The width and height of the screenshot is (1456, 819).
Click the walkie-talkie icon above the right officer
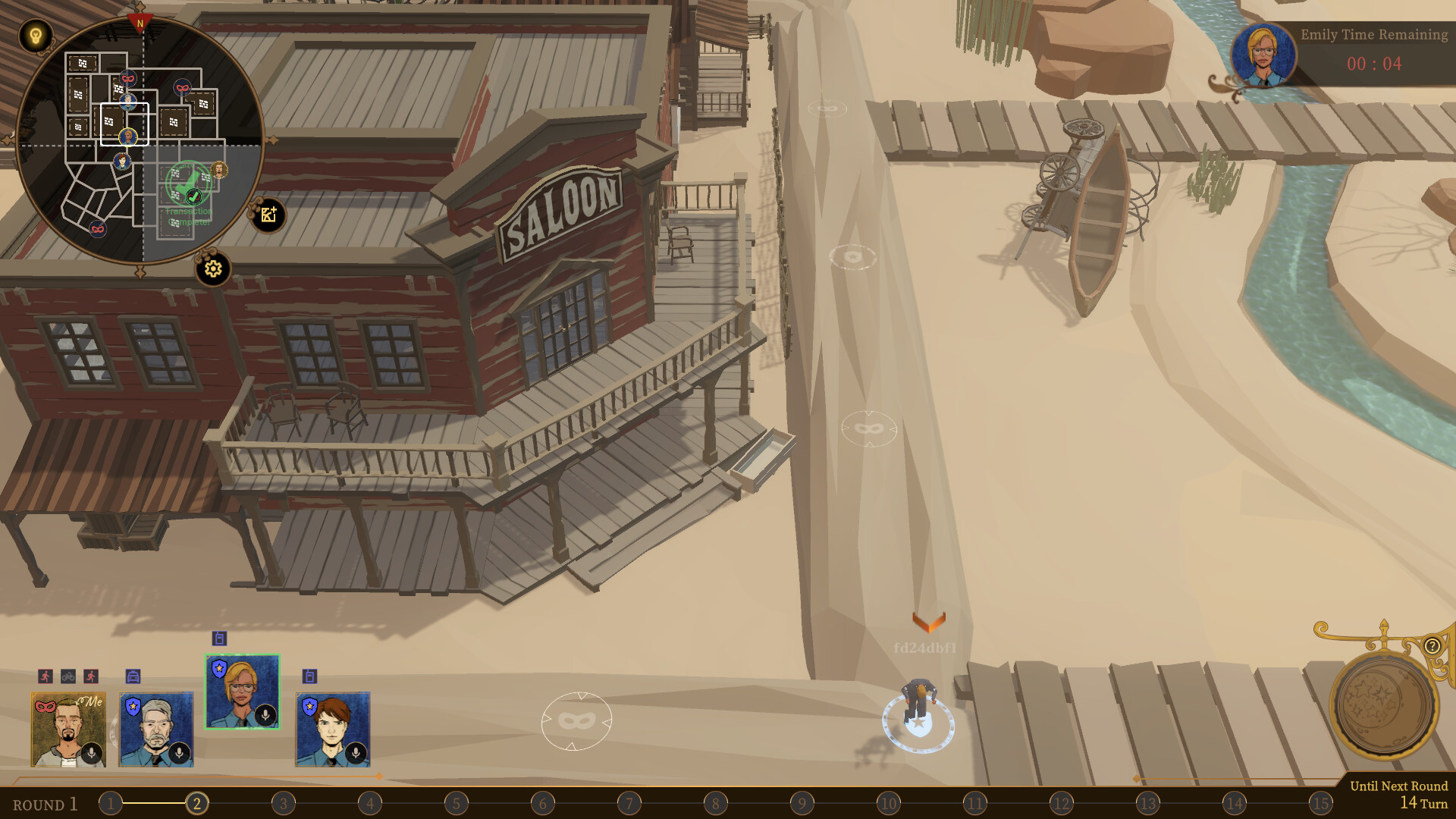click(x=309, y=676)
